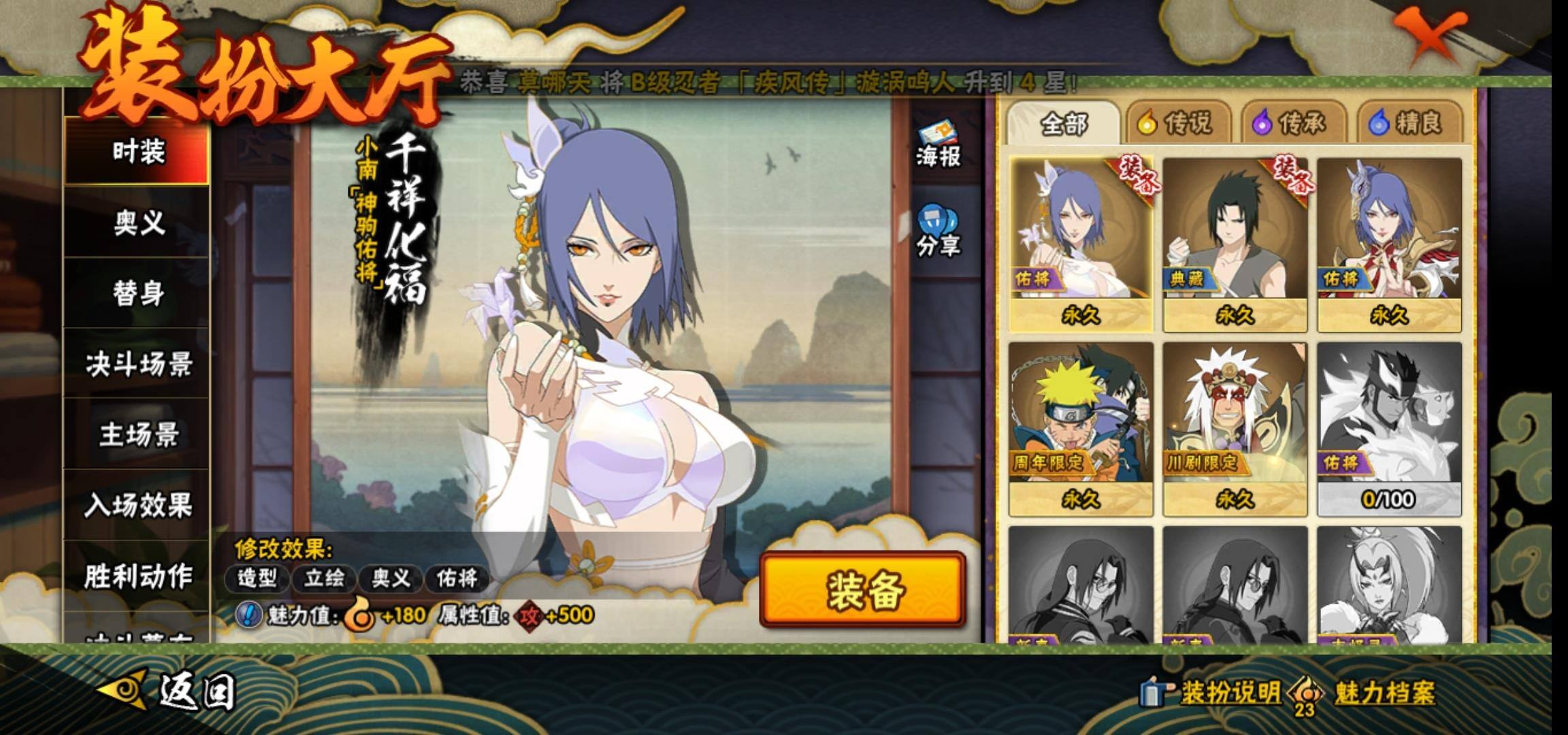Select the 入场效果 menu entry
The width and height of the screenshot is (1568, 735).
137,506
